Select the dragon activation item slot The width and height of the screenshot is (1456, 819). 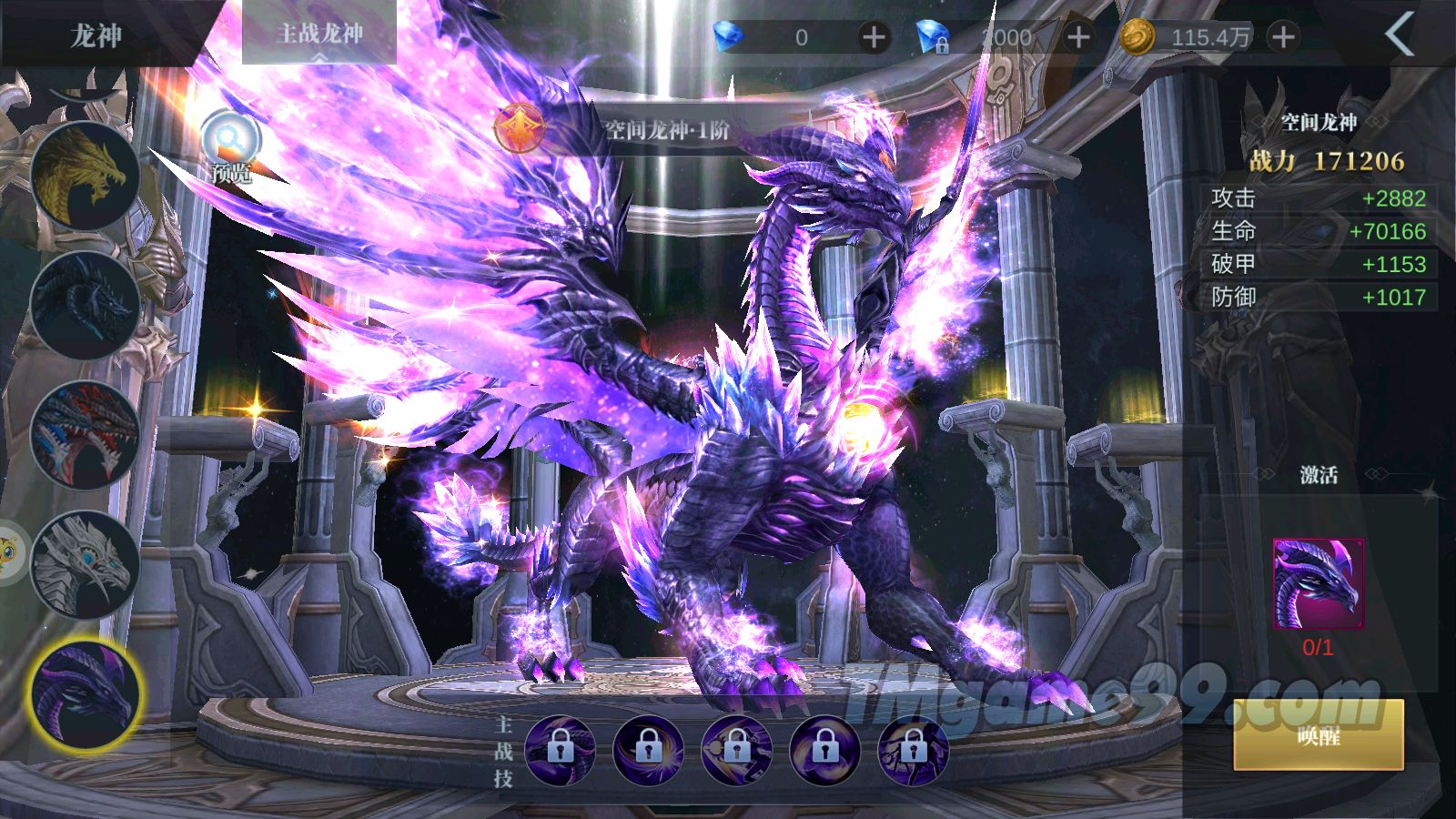click(1318, 584)
